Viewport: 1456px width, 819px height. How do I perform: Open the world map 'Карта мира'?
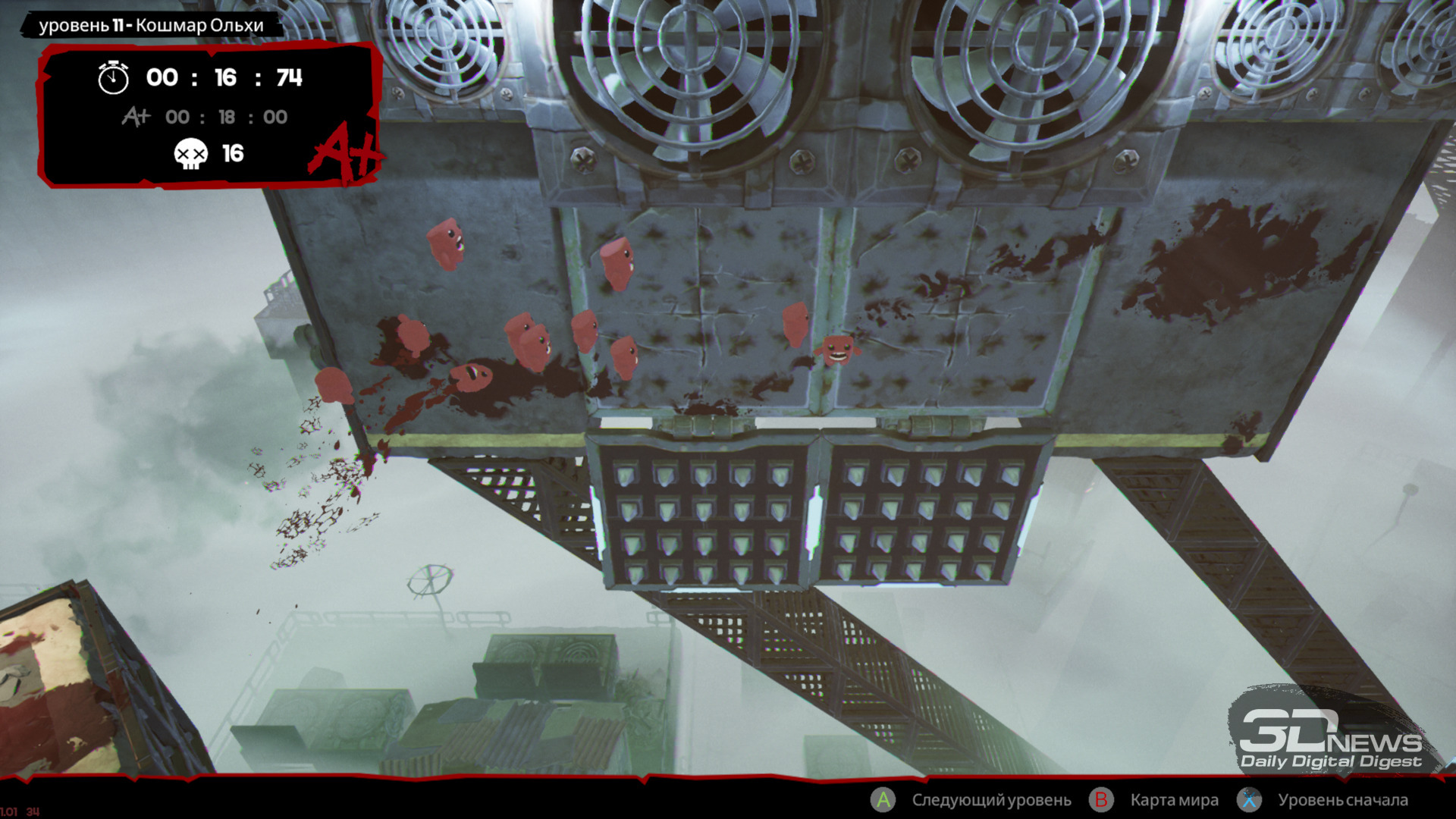click(1174, 800)
